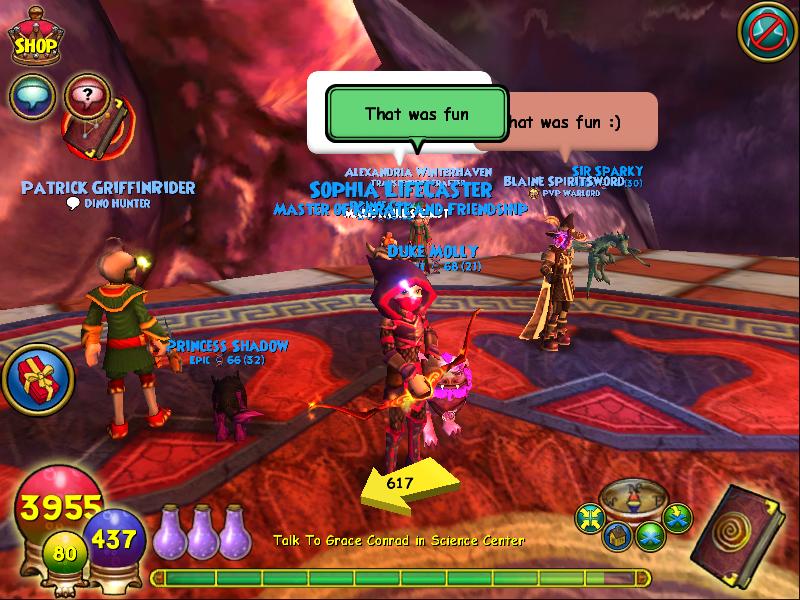The image size is (800, 600).
Task: Open the blue speech-bubble chat menu
Action: coord(32,96)
